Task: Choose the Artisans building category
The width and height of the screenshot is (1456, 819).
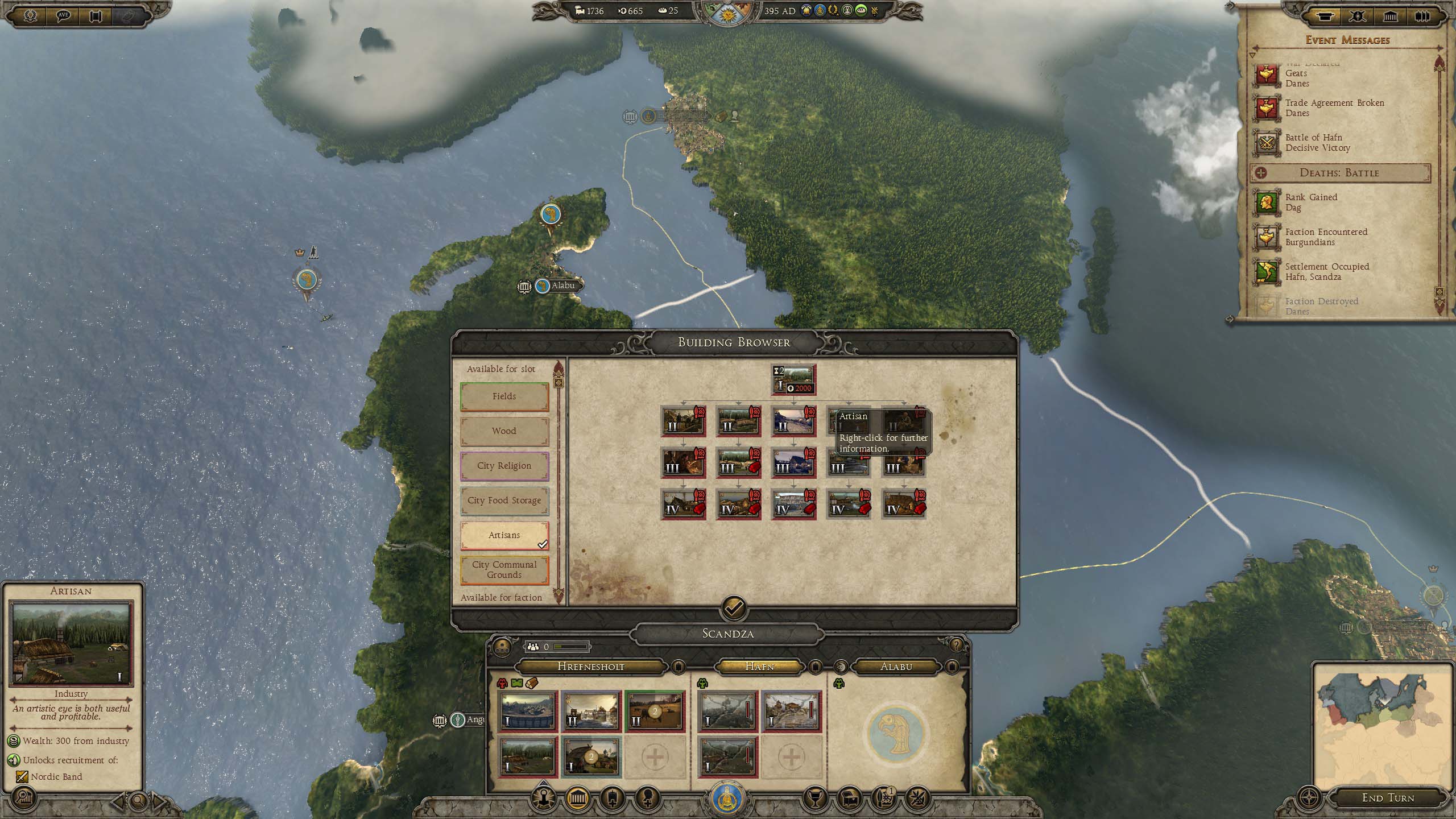Action: coord(504,535)
